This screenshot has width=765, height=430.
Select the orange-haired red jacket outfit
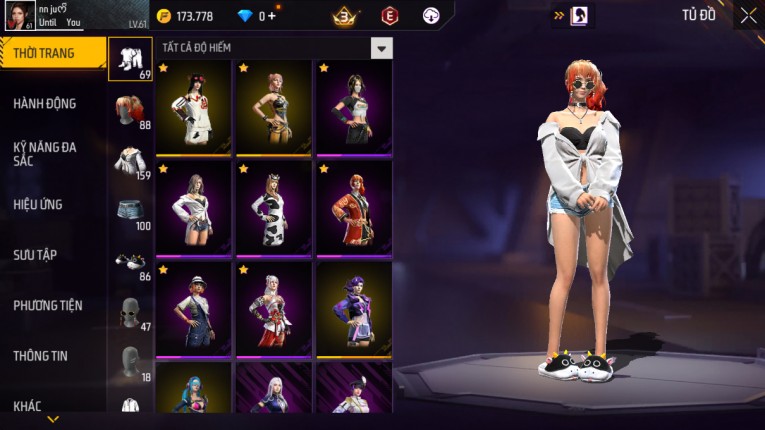tap(354, 208)
